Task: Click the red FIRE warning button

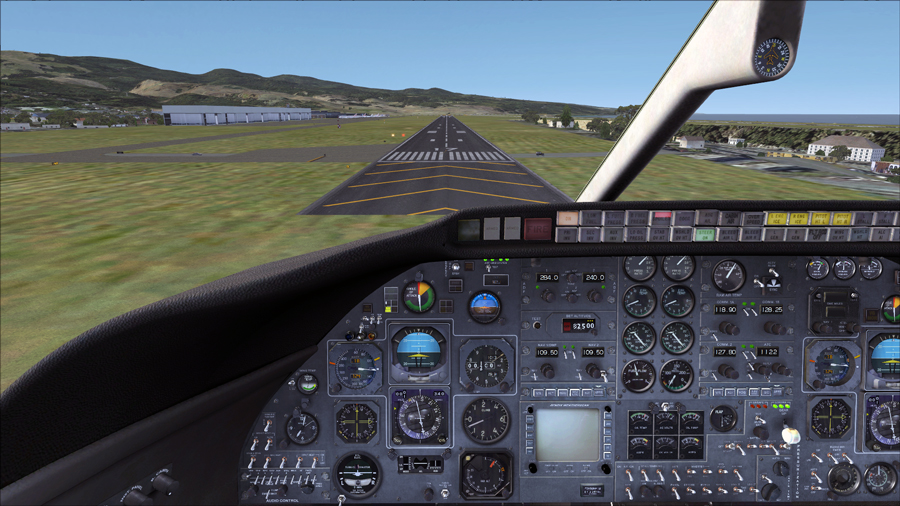Action: coord(537,228)
